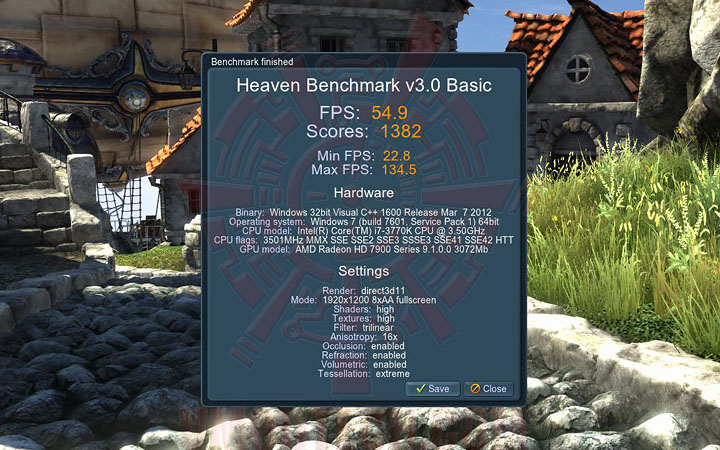Screen dimensions: 720x450
Task: Close the Benchmark finished dialog
Action: click(x=488, y=388)
